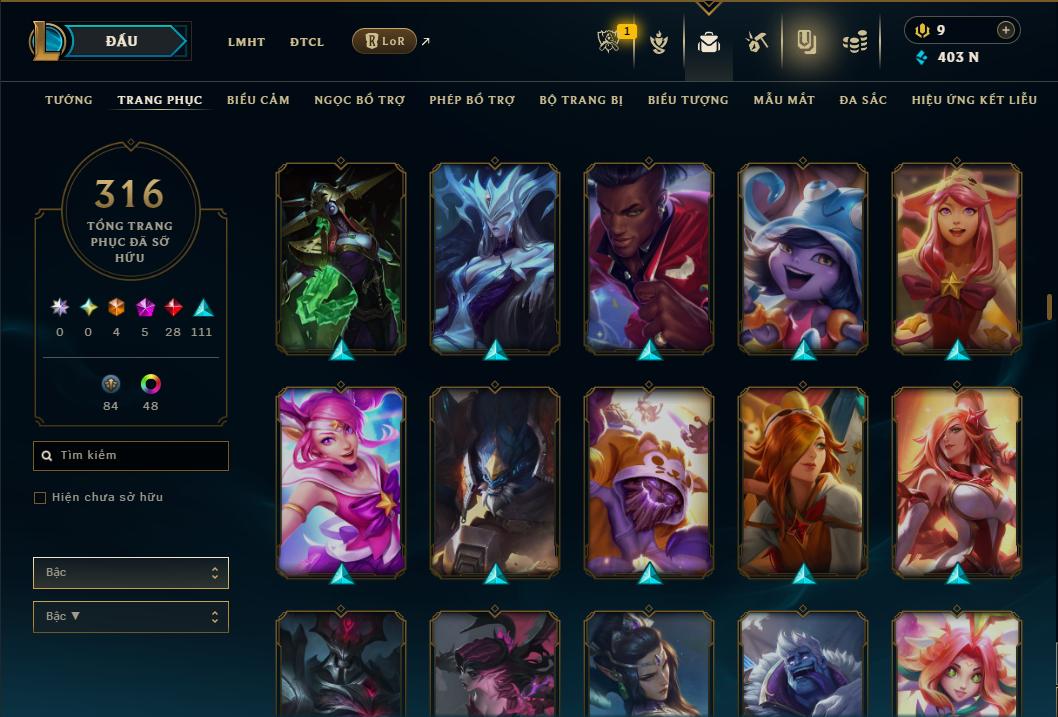
Task: Go to the PHÉP BỔ TRỢ tab
Action: pos(472,100)
